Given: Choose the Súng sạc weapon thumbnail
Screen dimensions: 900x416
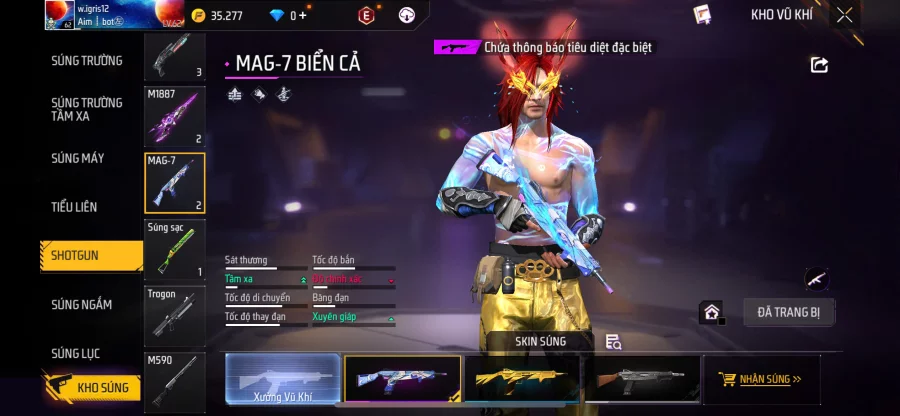Looking at the screenshot, I should pyautogui.click(x=175, y=250).
